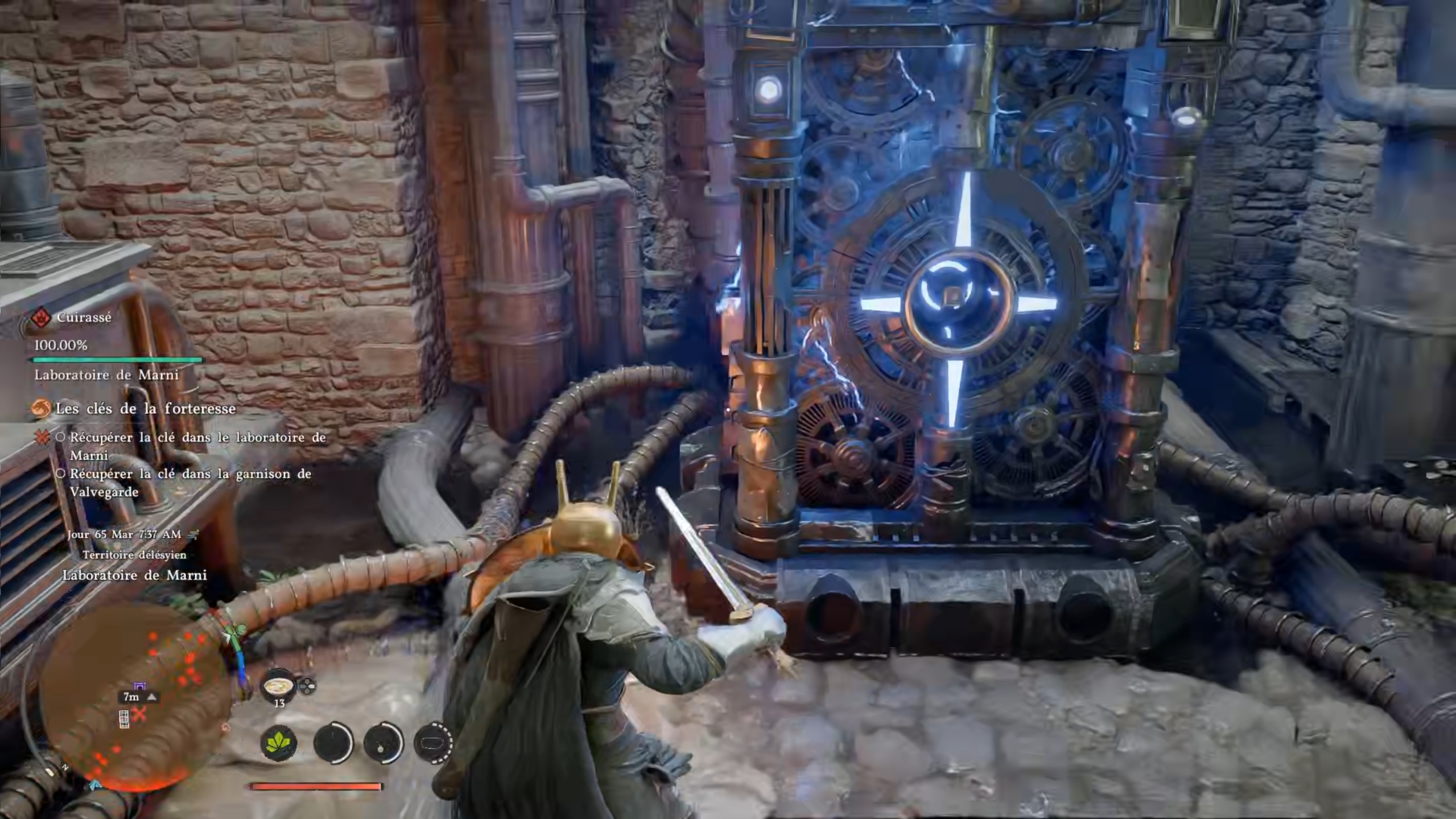The image size is (1456, 819).
Task: Select the dashed-ring capsule skill slot
Action: pos(434,742)
